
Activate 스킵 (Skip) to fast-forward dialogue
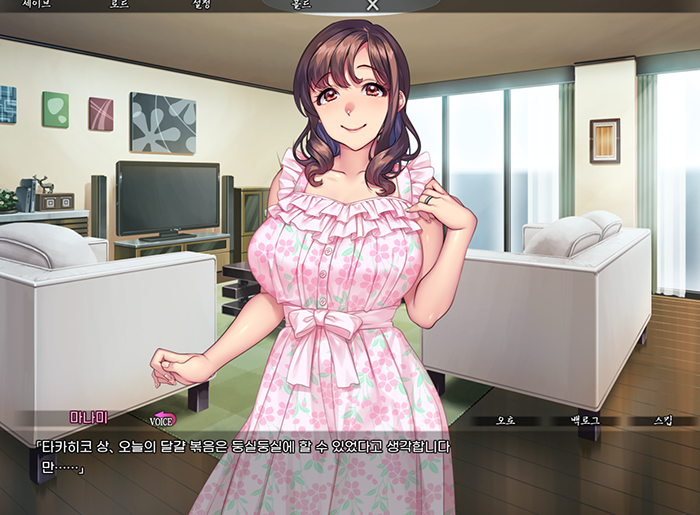(662, 420)
